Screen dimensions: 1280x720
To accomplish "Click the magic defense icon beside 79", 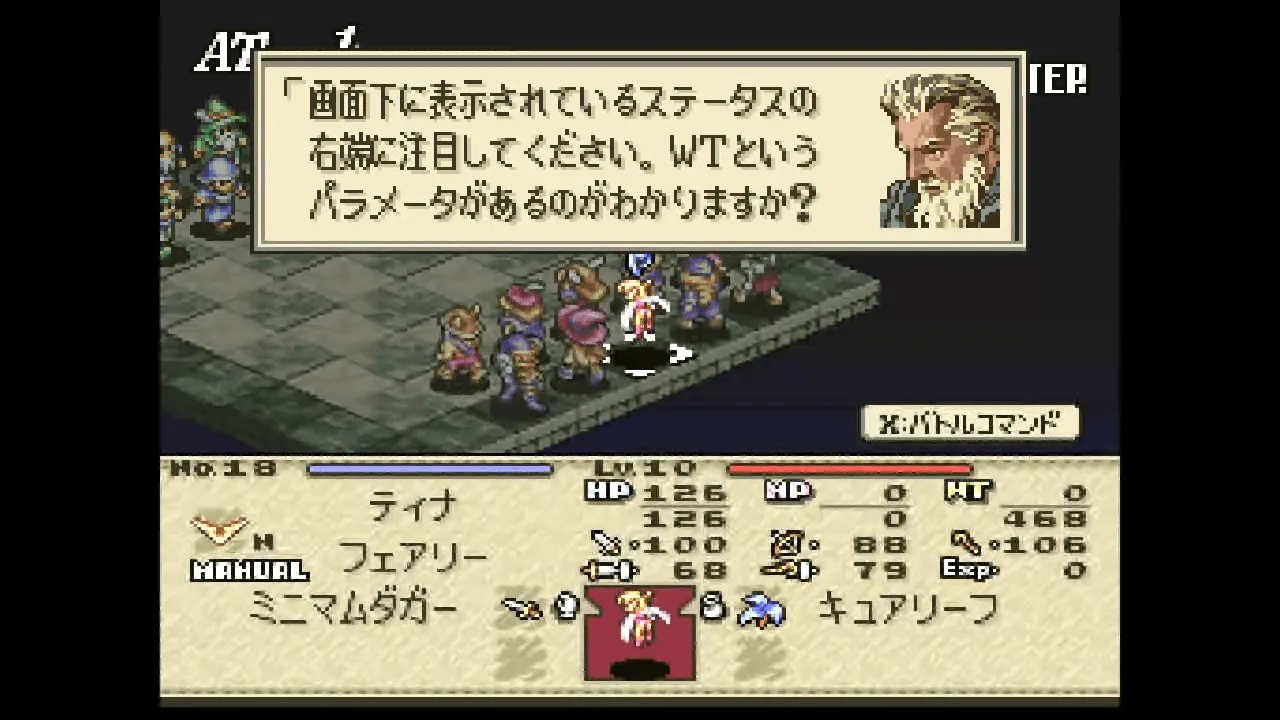I will pyautogui.click(x=786, y=568).
